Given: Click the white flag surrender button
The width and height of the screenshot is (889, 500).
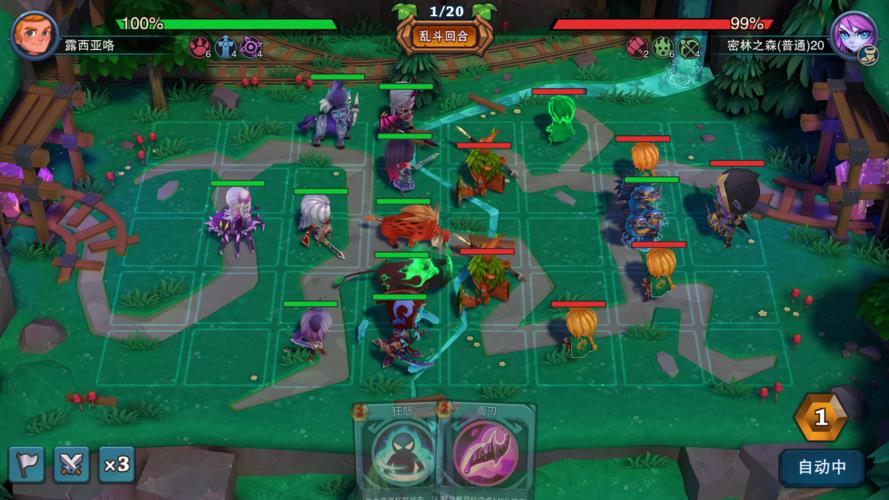Looking at the screenshot, I should coord(27,464).
